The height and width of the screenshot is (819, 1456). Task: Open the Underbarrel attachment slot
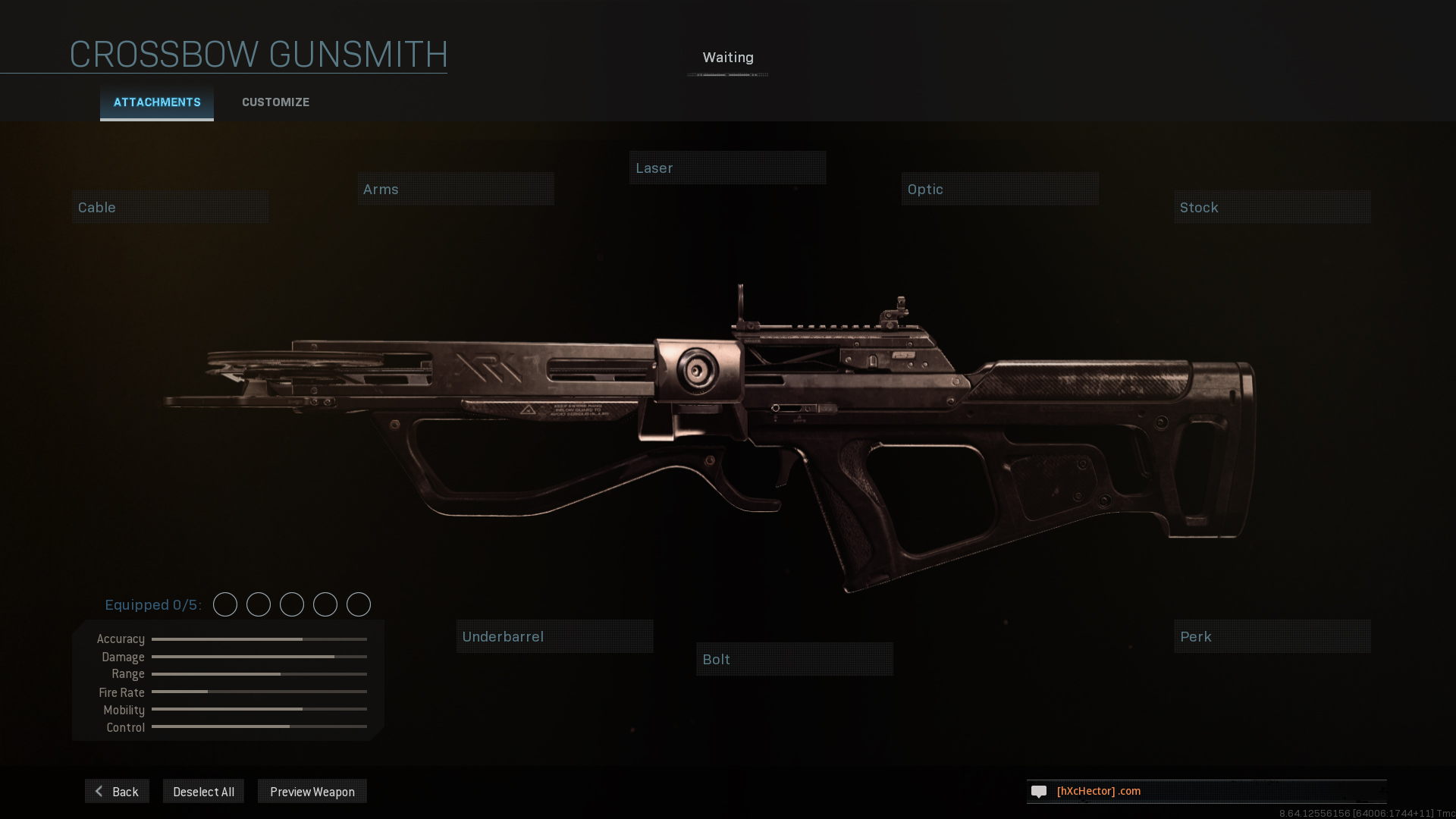(554, 636)
